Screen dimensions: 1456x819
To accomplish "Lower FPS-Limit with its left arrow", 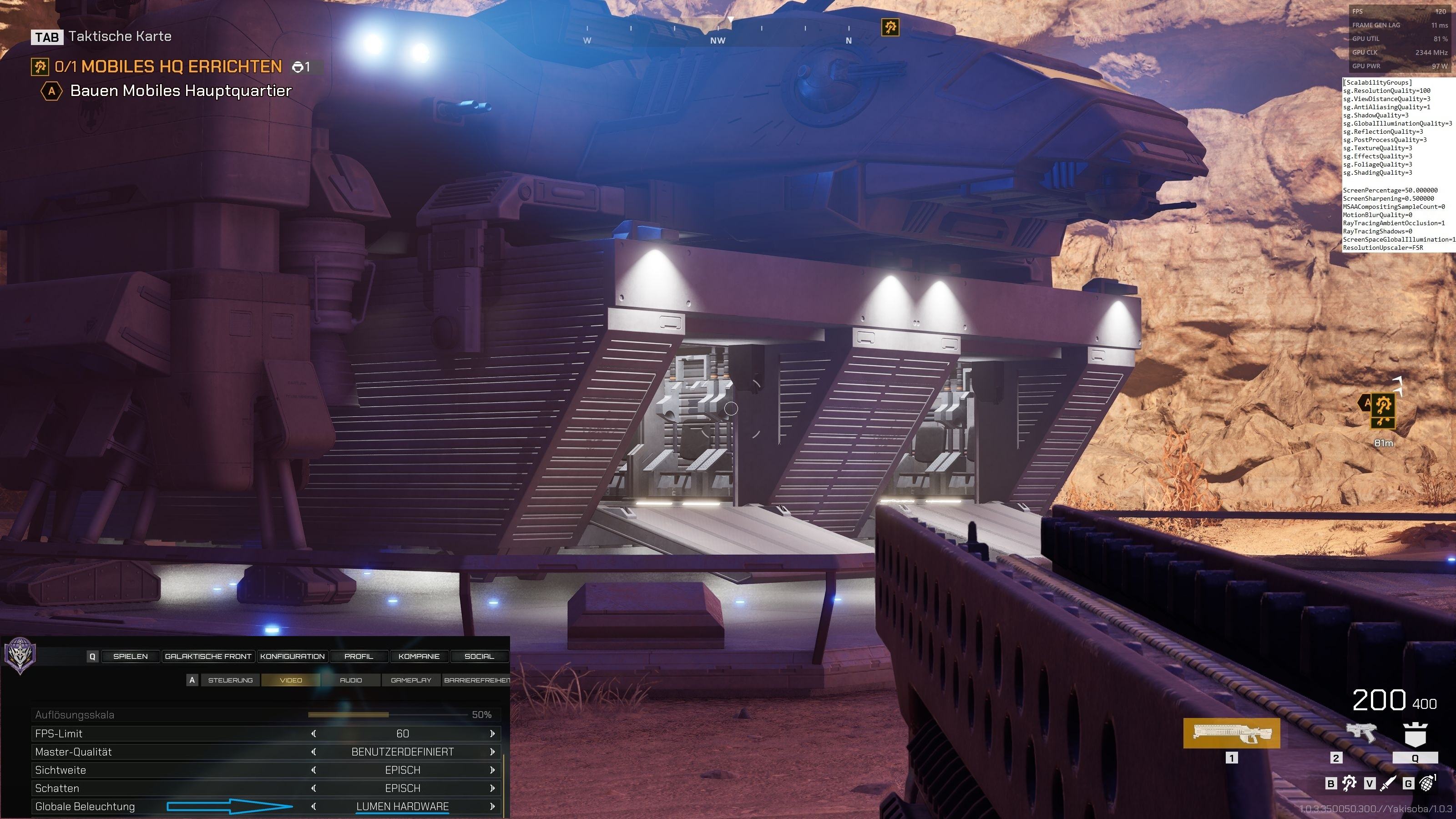I will 313,733.
